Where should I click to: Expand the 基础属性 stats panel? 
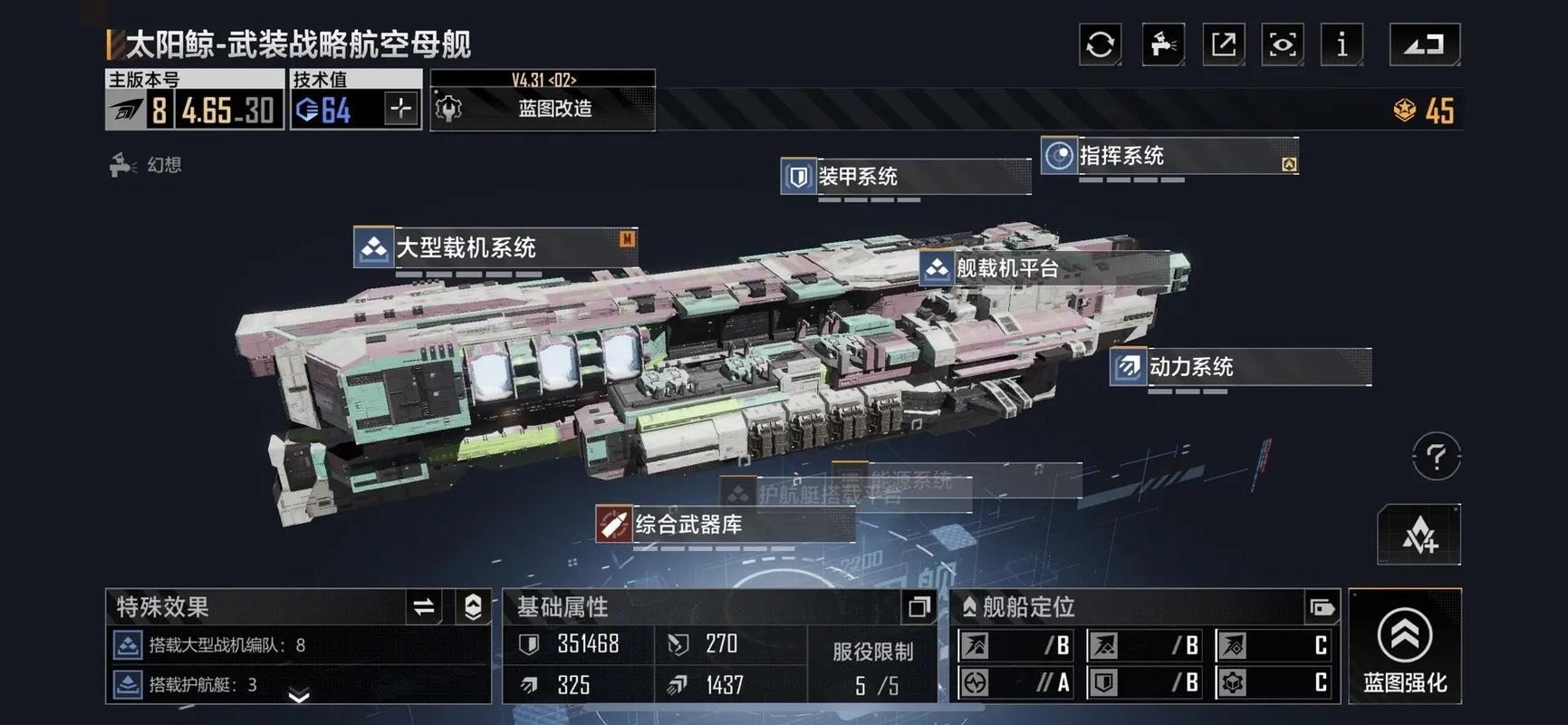919,607
